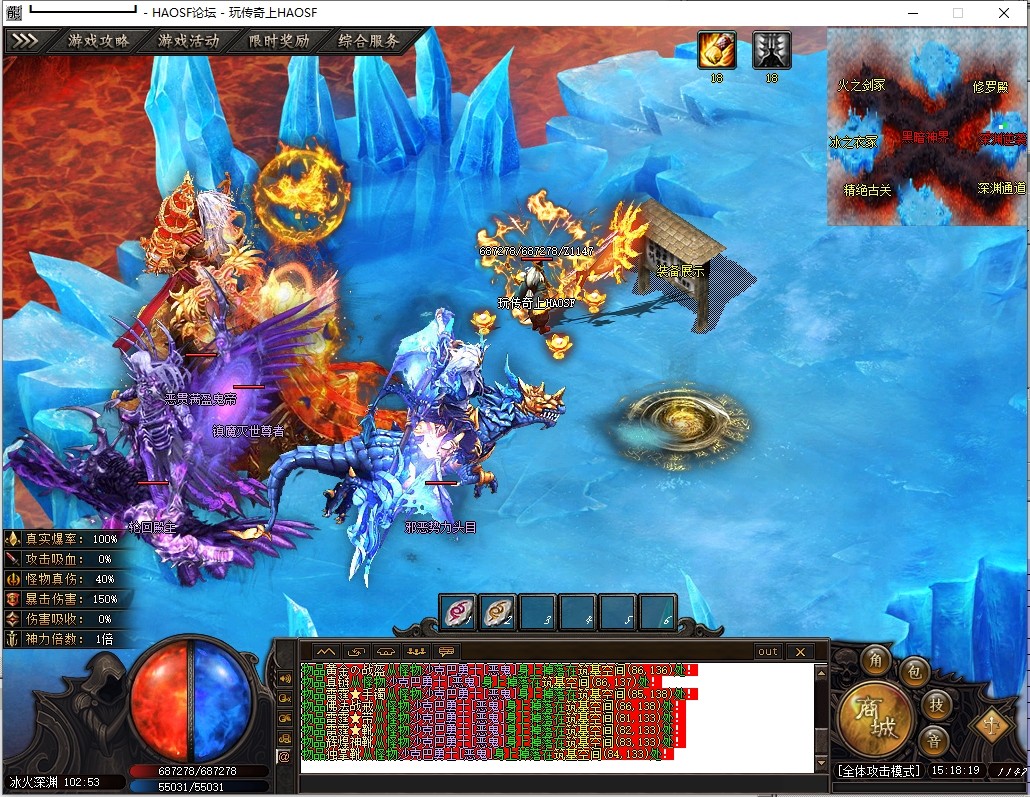1030x797 pixels.
Task: Select the 限时奖励 timed rewards menu
Action: (x=278, y=42)
